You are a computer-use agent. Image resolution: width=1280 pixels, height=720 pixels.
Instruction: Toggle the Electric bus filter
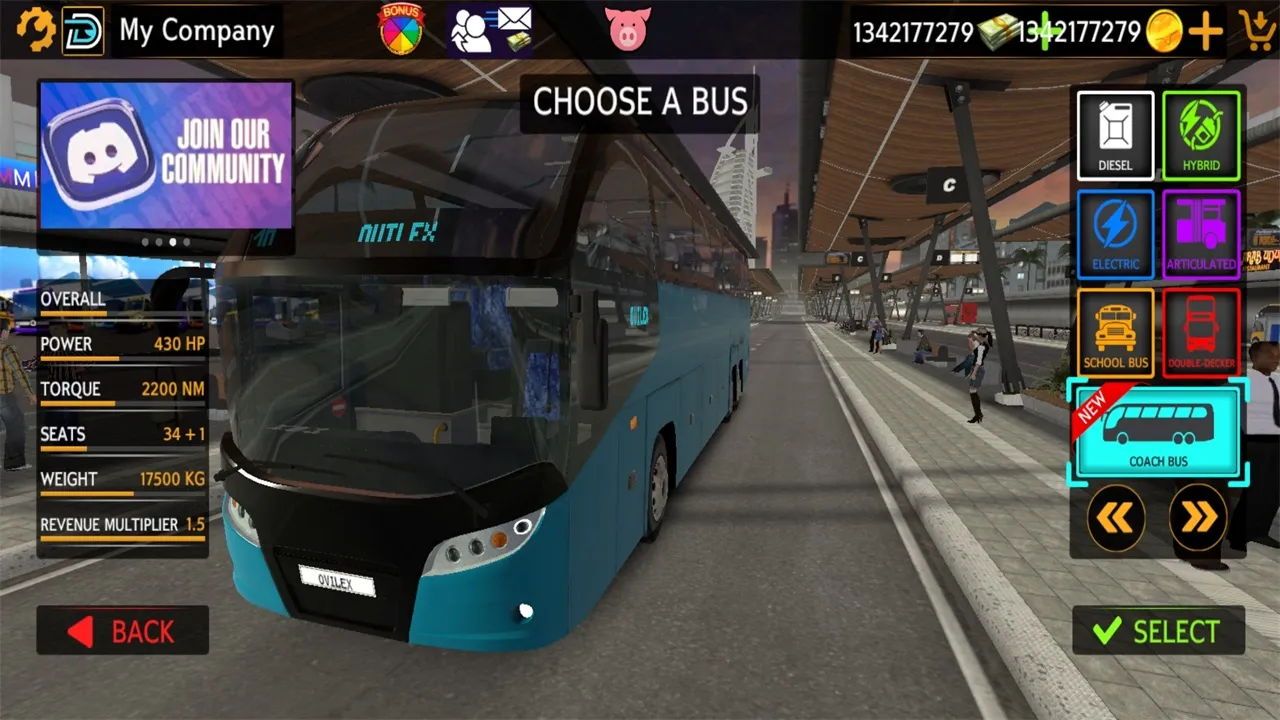(1114, 233)
